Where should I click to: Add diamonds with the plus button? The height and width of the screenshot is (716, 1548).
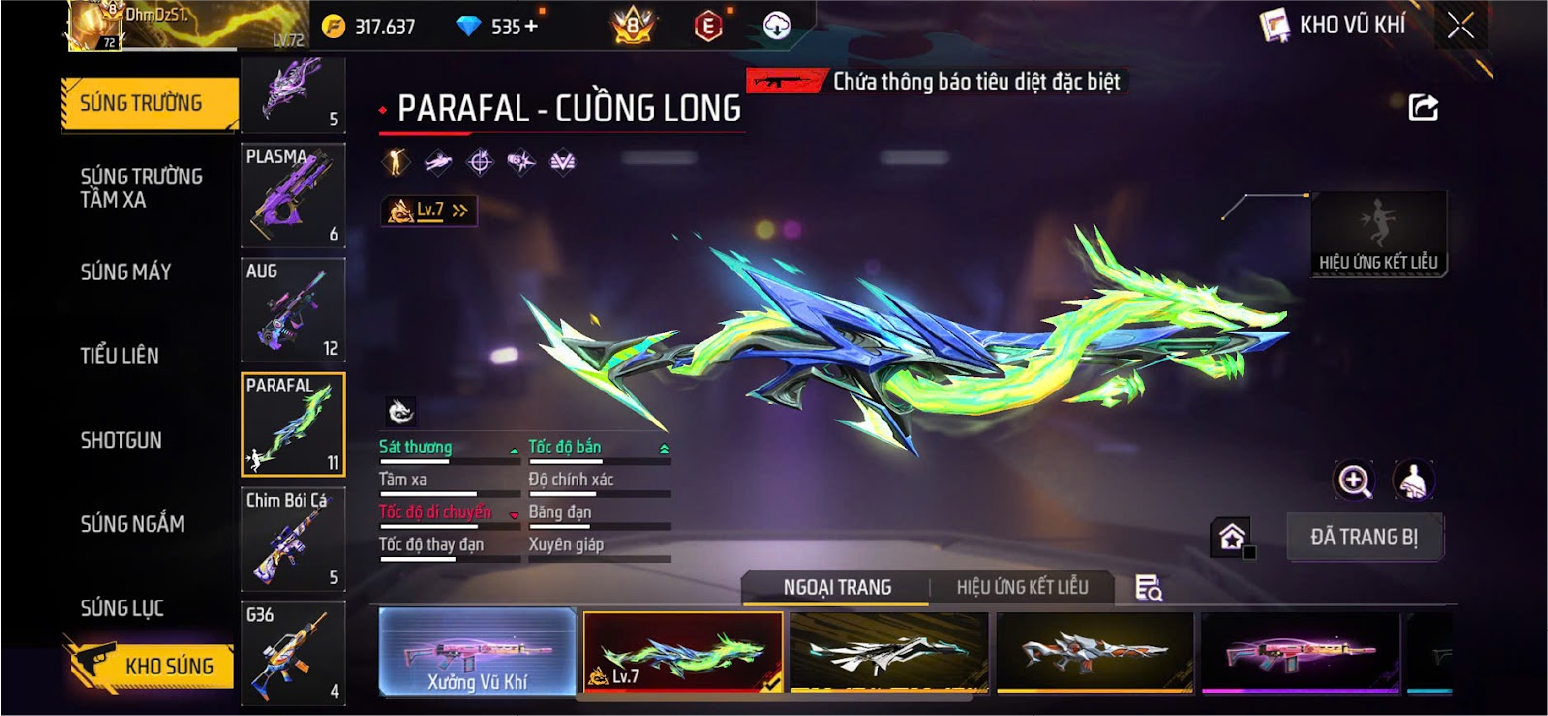click(531, 27)
